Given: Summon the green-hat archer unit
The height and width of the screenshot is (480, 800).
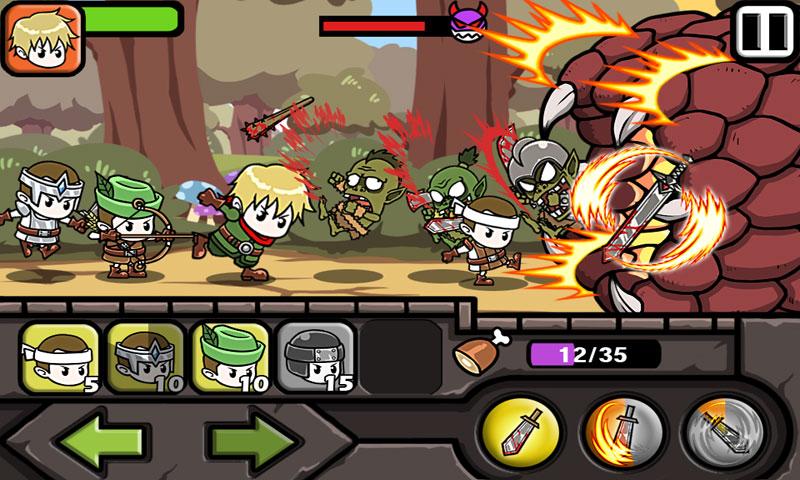Looking at the screenshot, I should point(230,357).
